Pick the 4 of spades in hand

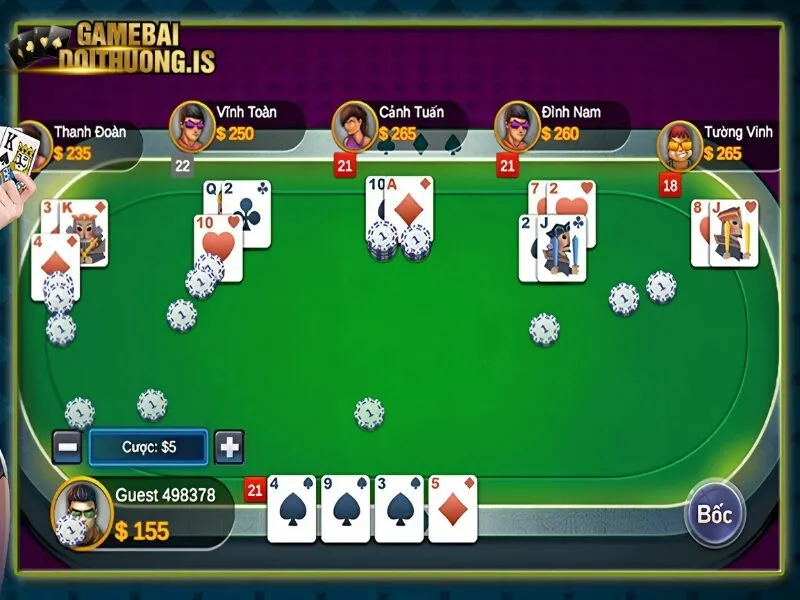(291, 508)
